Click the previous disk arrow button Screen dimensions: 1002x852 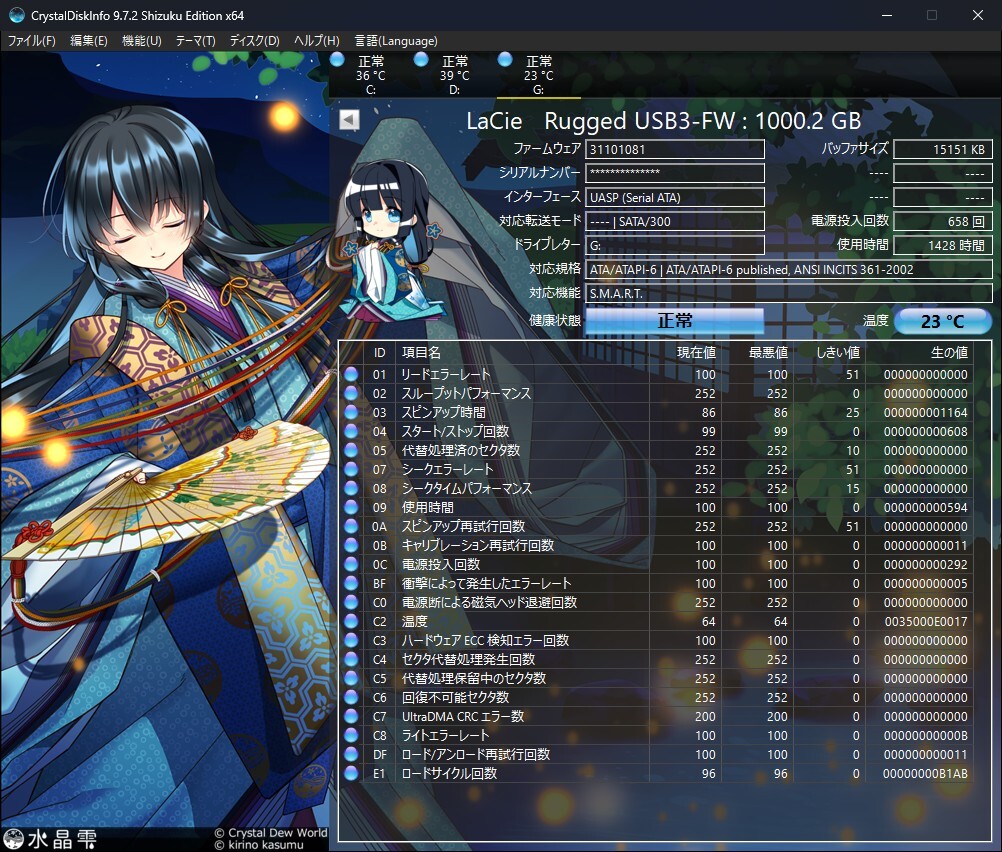click(349, 120)
